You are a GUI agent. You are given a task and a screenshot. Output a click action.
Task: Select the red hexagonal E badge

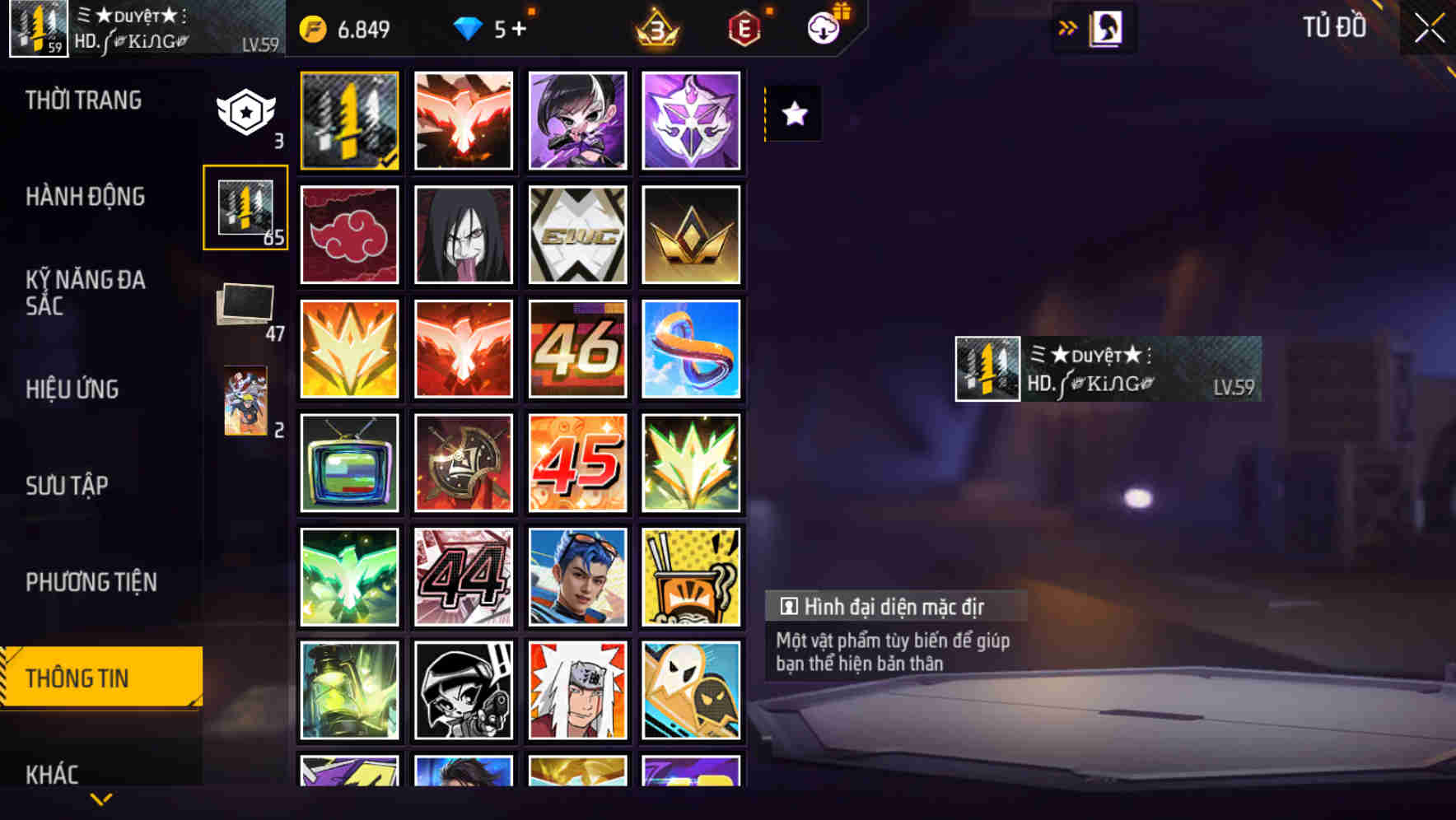click(744, 27)
